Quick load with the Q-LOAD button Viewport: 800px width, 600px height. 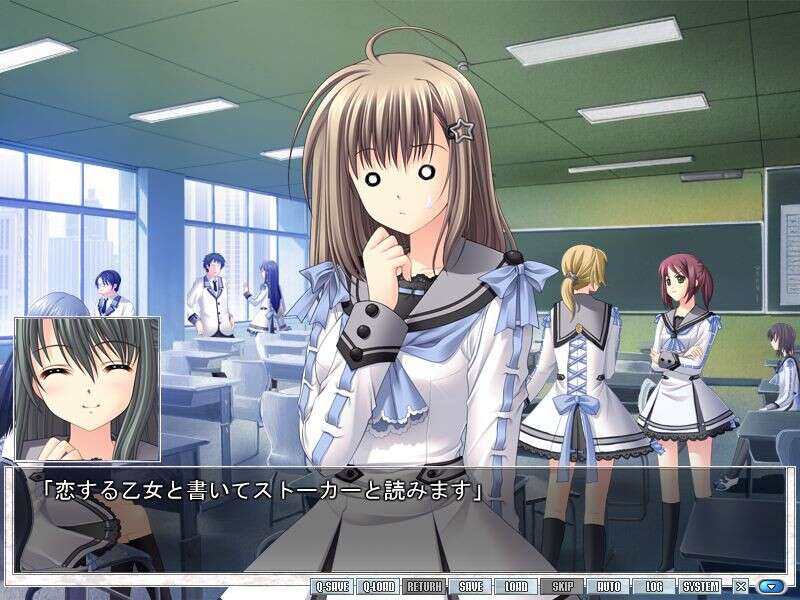(379, 587)
